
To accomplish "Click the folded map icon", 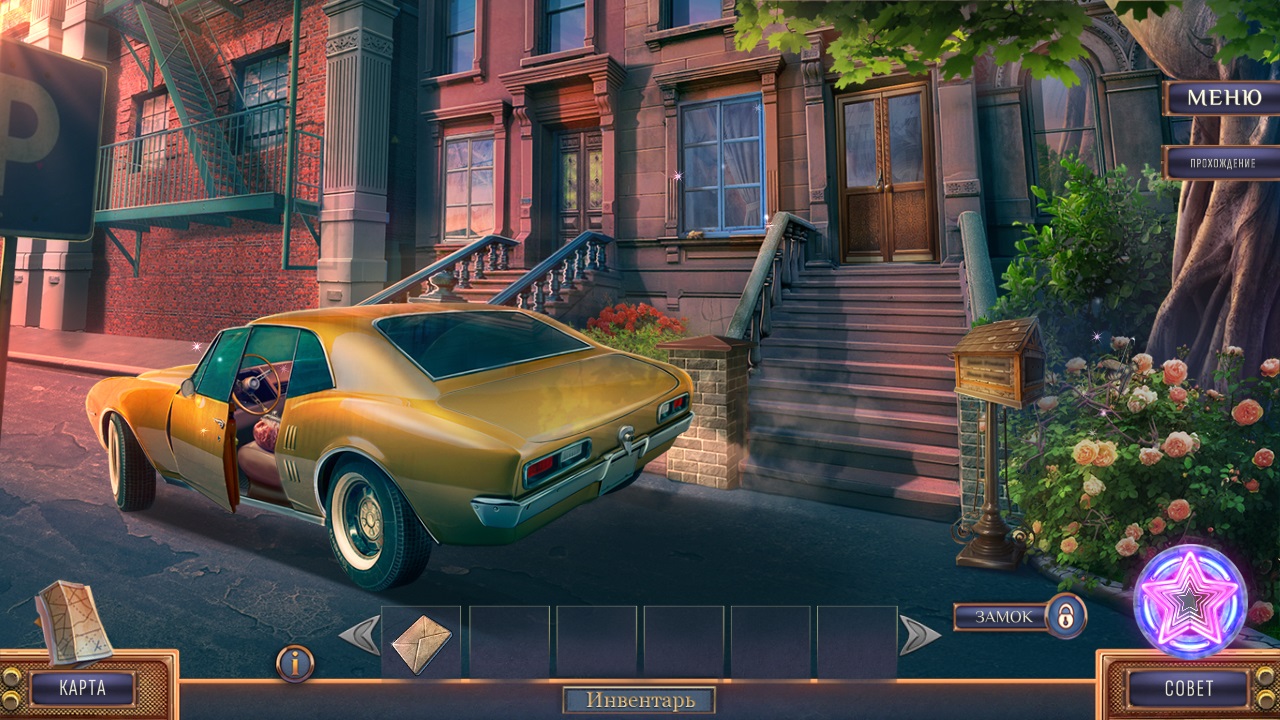I will tap(72, 622).
